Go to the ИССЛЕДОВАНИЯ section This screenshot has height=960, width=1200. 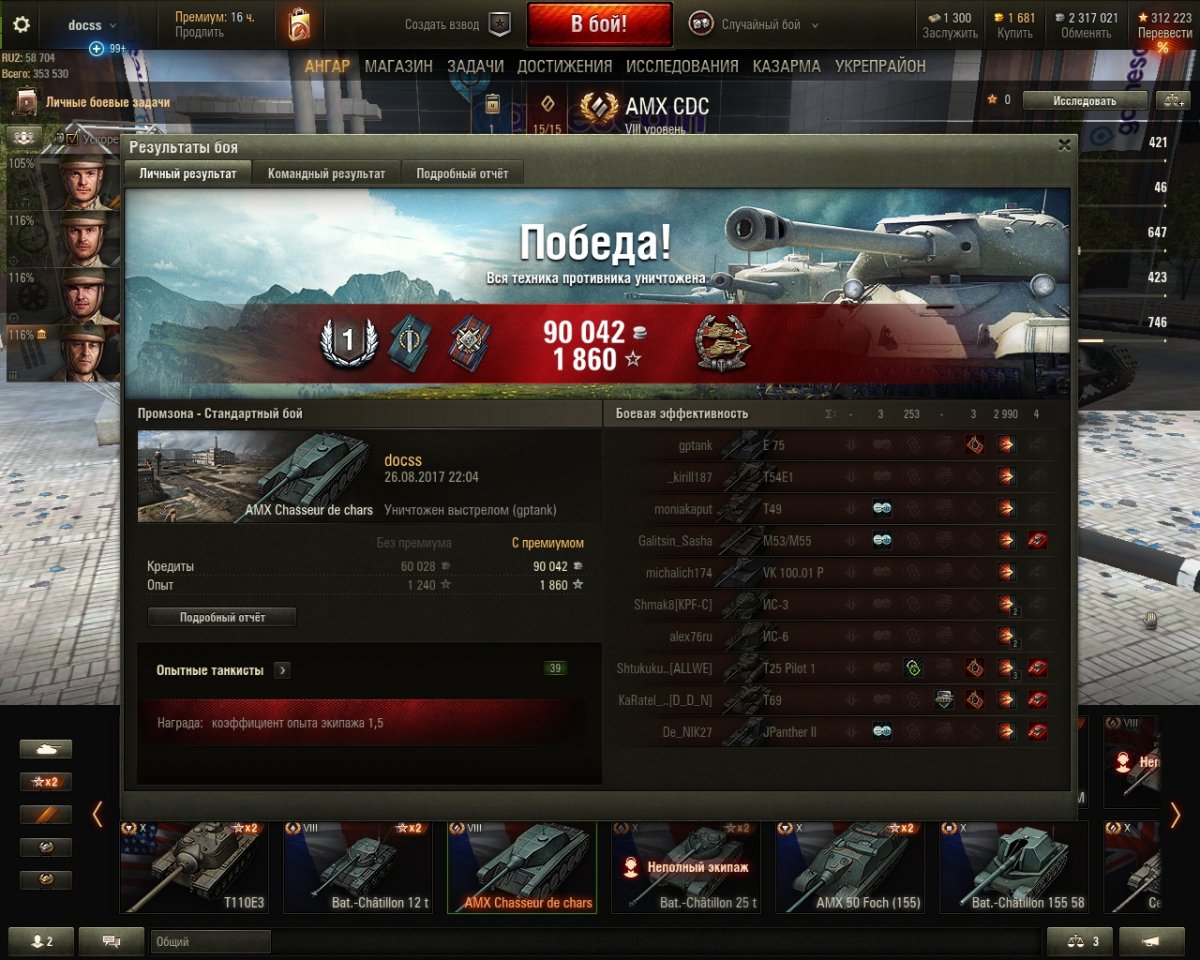[x=682, y=66]
